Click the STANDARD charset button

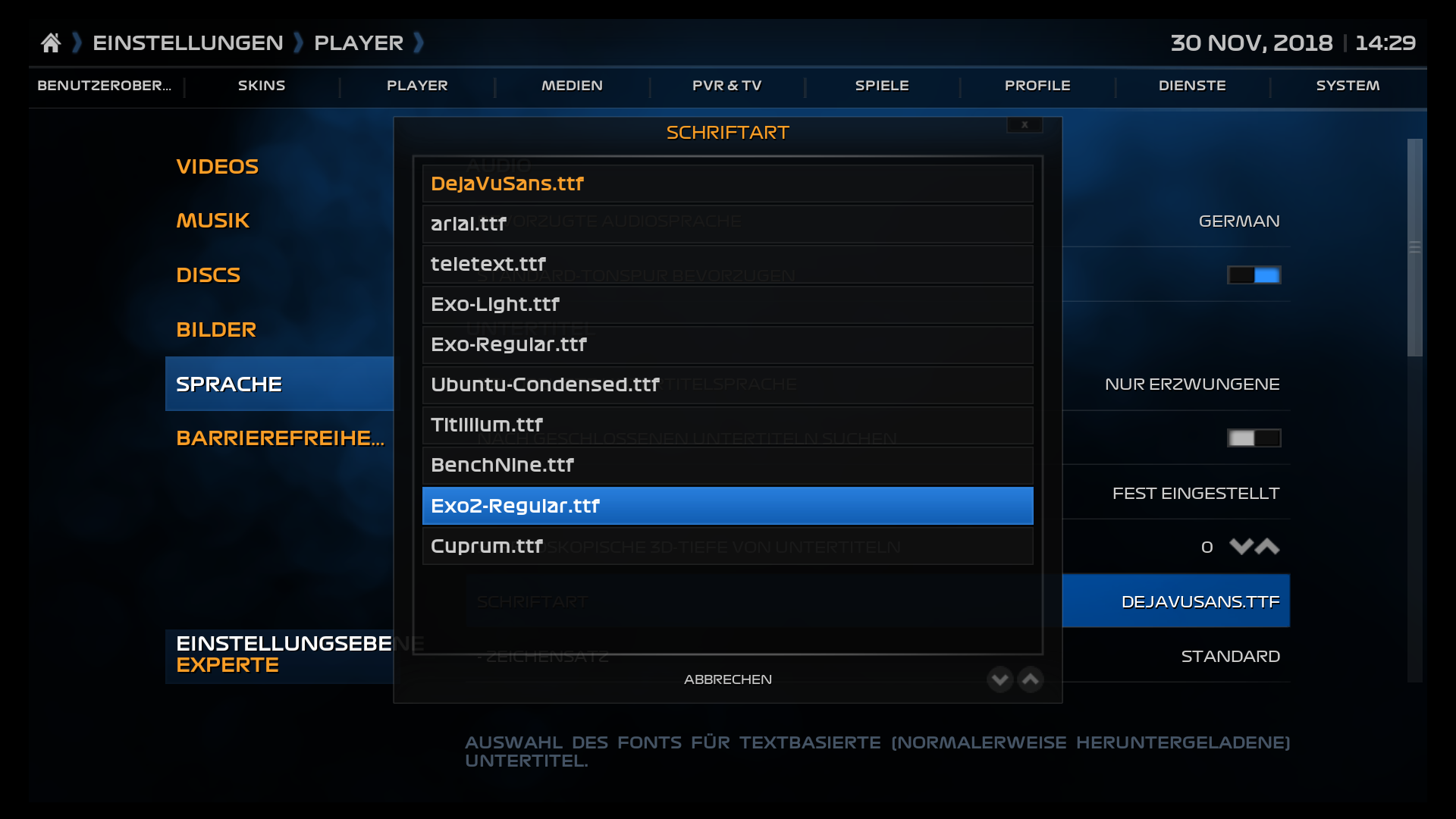(x=1230, y=656)
